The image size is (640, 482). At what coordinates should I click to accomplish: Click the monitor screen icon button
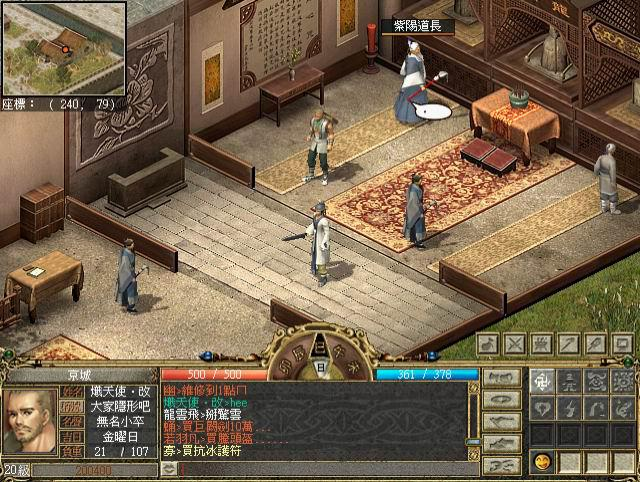pyautogui.click(x=621, y=344)
